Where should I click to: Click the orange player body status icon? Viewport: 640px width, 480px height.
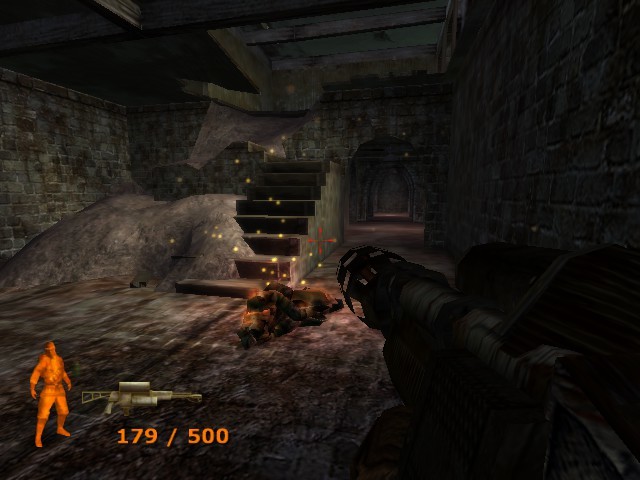(51, 392)
